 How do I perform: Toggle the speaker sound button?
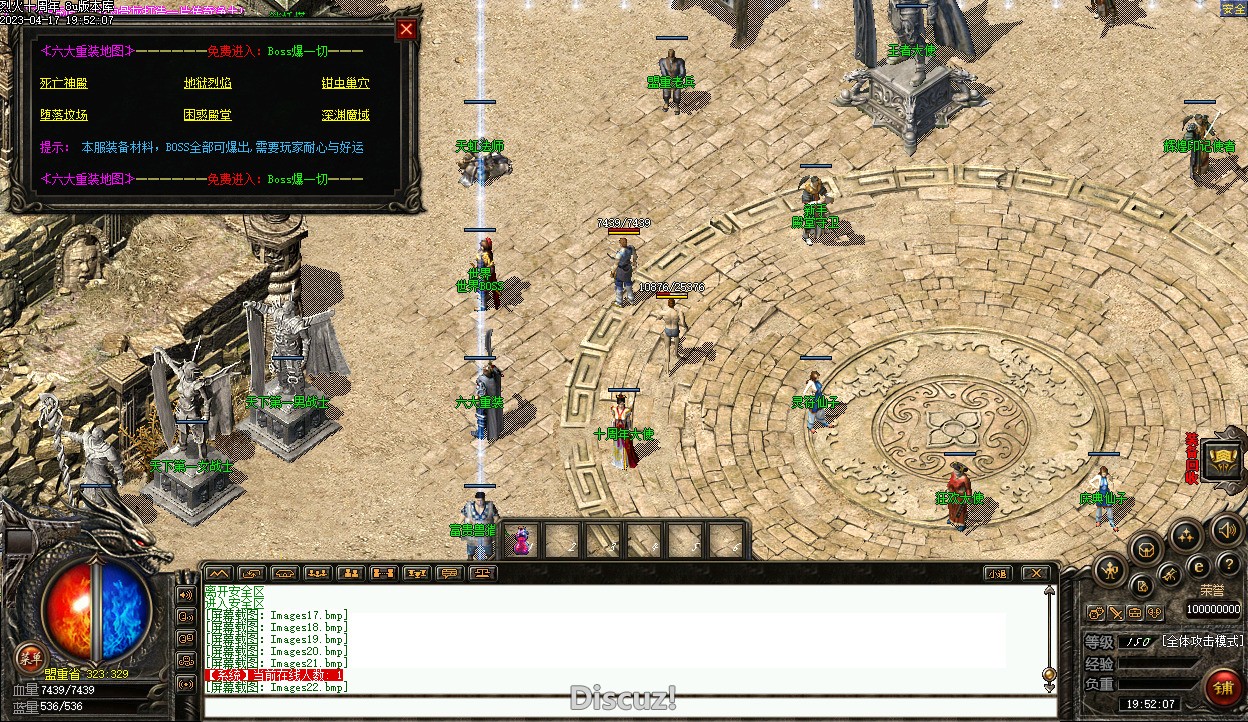[x=1226, y=529]
